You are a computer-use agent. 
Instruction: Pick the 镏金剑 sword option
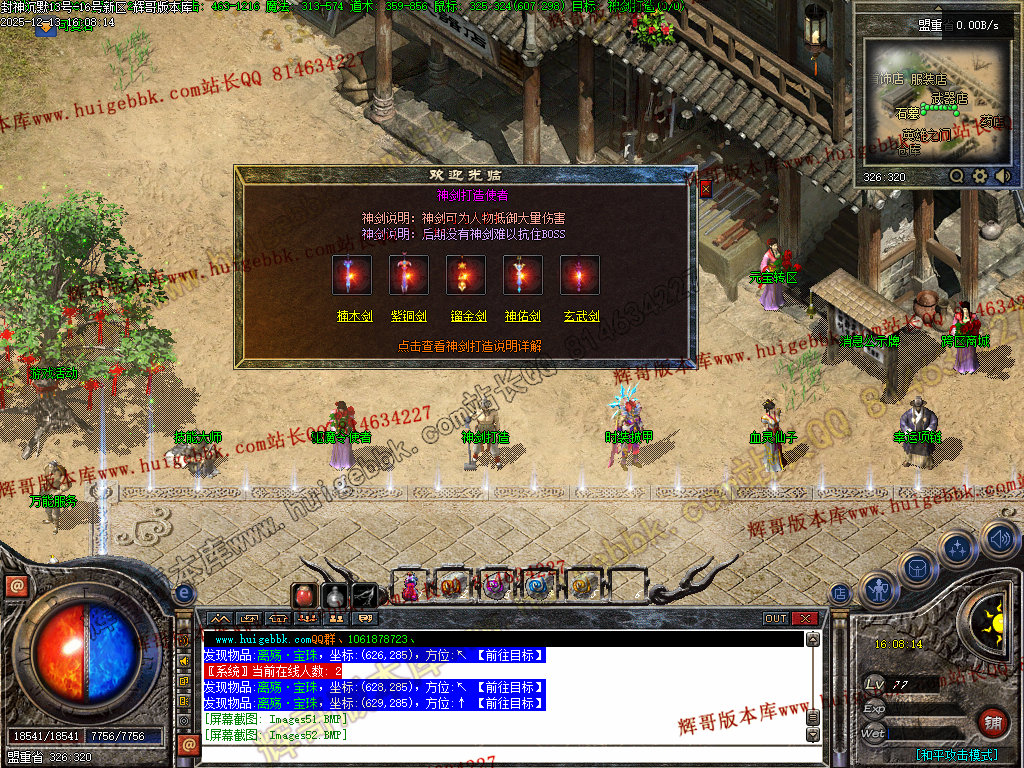[x=467, y=316]
